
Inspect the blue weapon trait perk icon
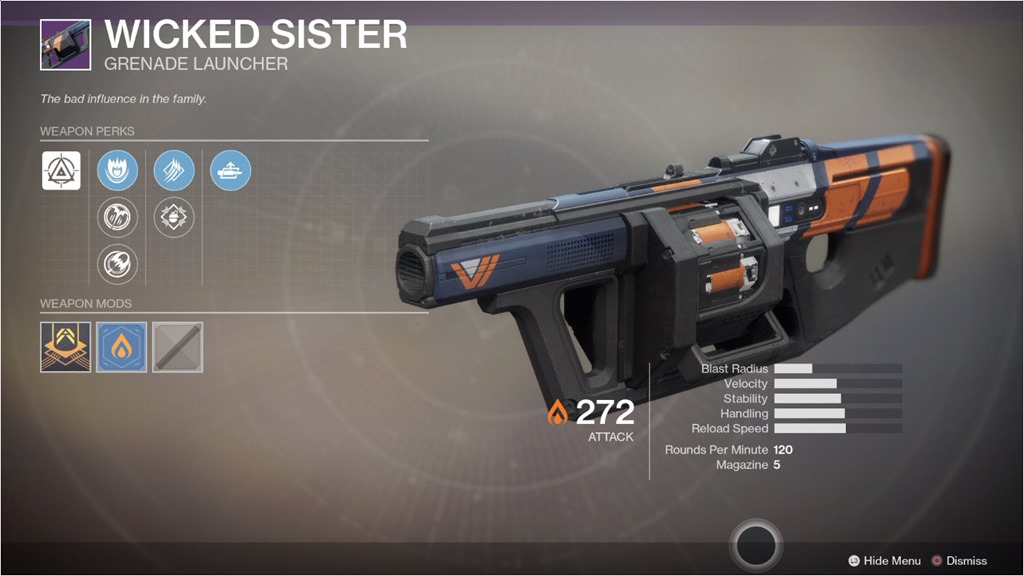231,171
